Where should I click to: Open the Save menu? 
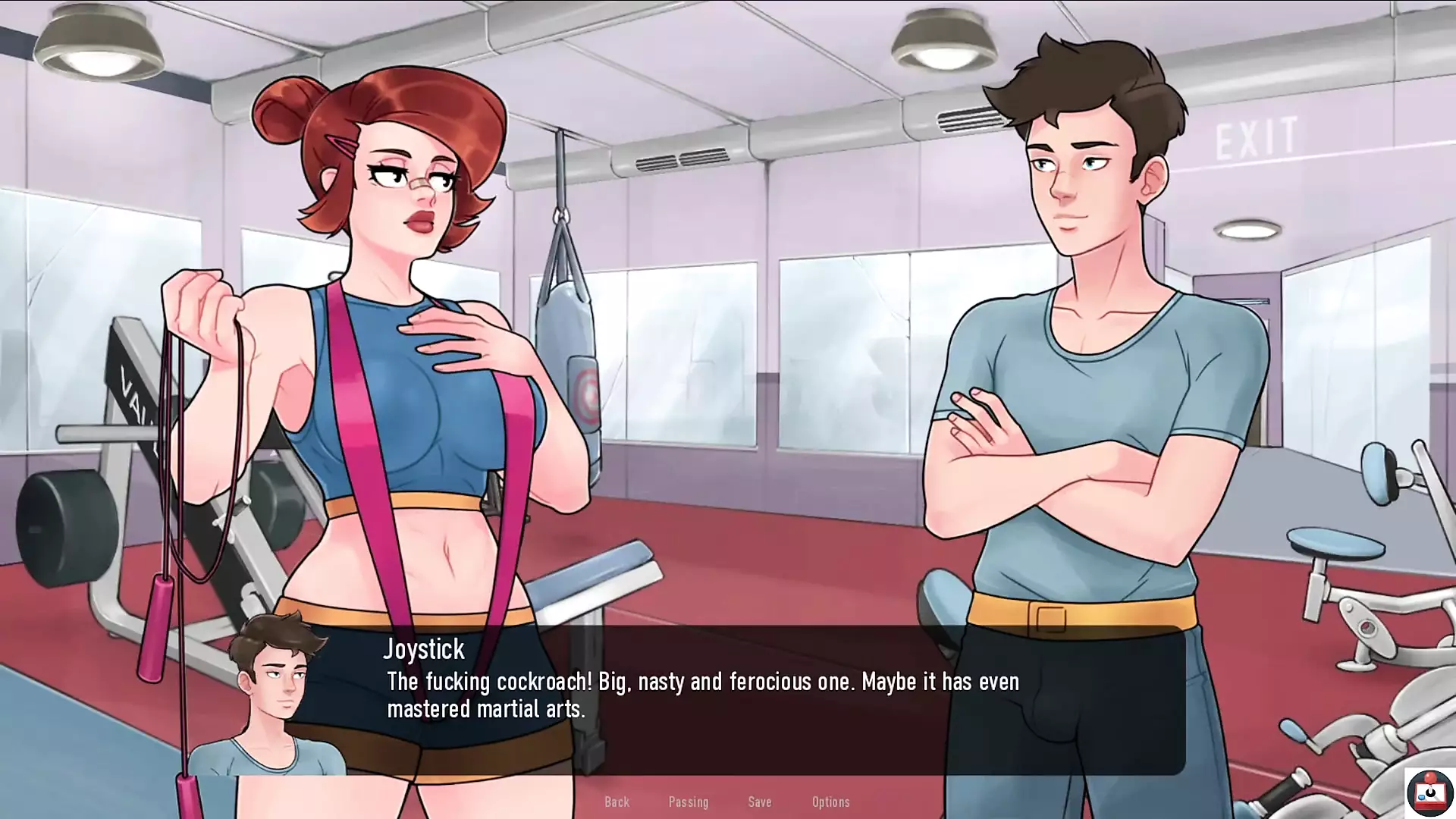[x=759, y=802]
